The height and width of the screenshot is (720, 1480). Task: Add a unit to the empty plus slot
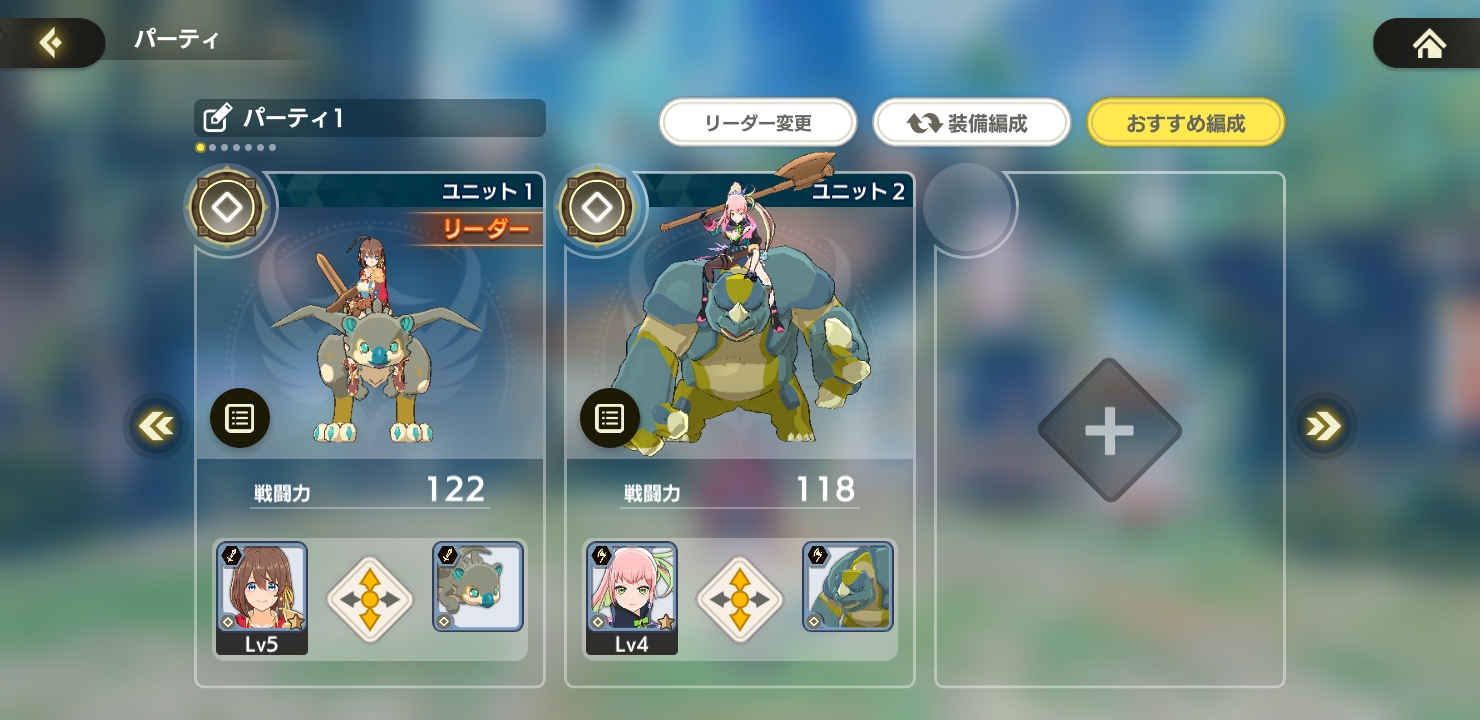[x=1110, y=431]
